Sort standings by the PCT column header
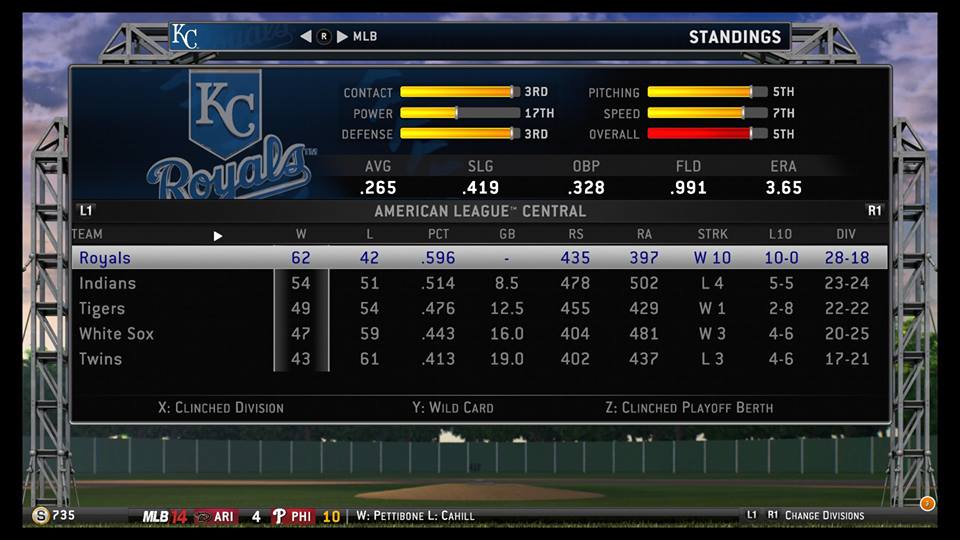The image size is (960, 540). 438,235
